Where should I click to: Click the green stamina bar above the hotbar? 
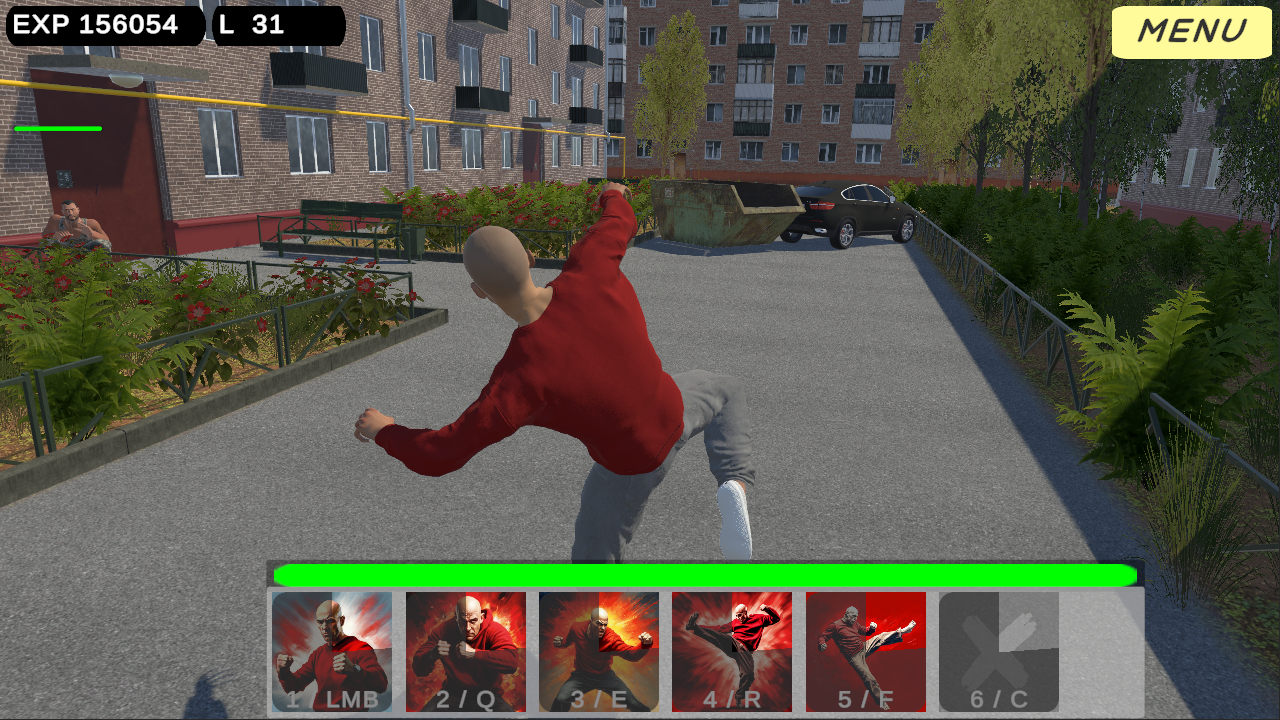(x=706, y=574)
